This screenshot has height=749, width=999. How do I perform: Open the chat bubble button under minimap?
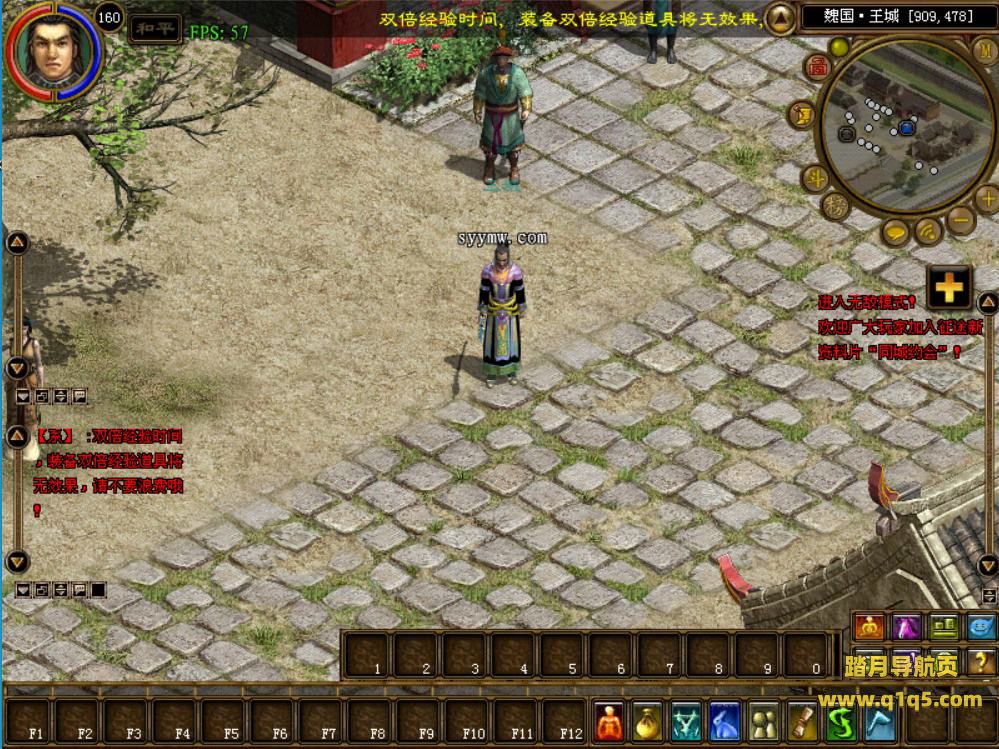point(895,232)
